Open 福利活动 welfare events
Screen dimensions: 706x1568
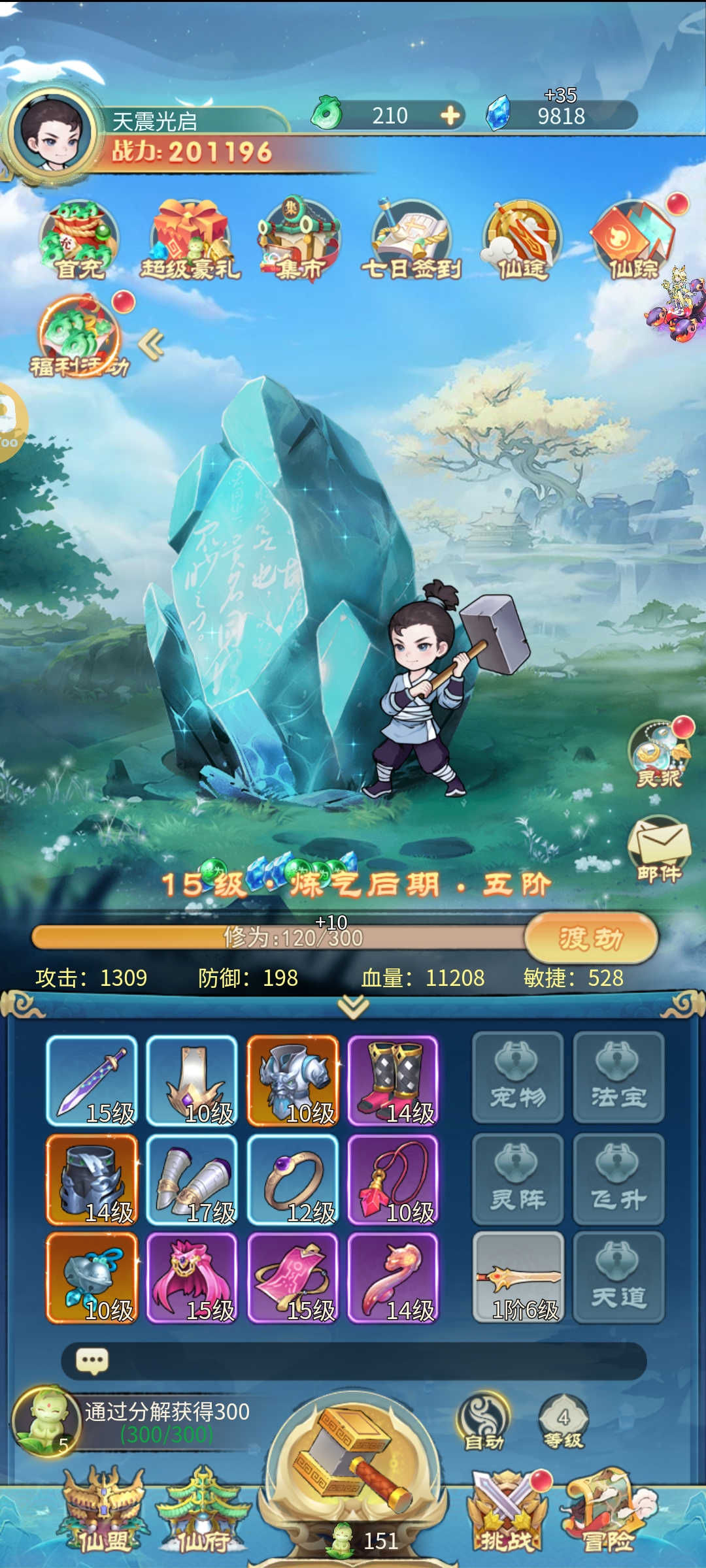coord(80,336)
